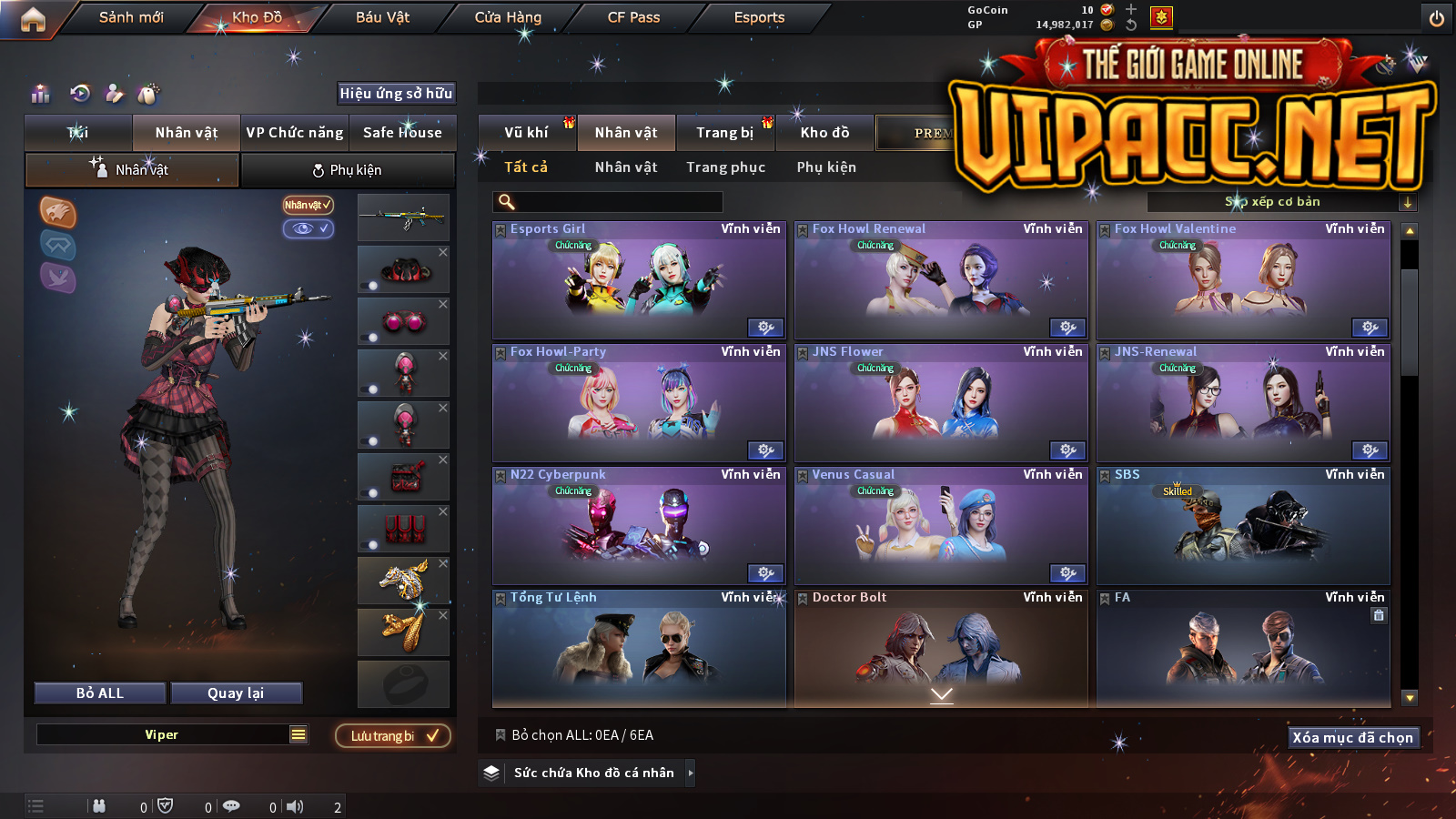Switch to the Báu Vật tab
This screenshot has width=1456, height=819.
pyautogui.click(x=382, y=17)
